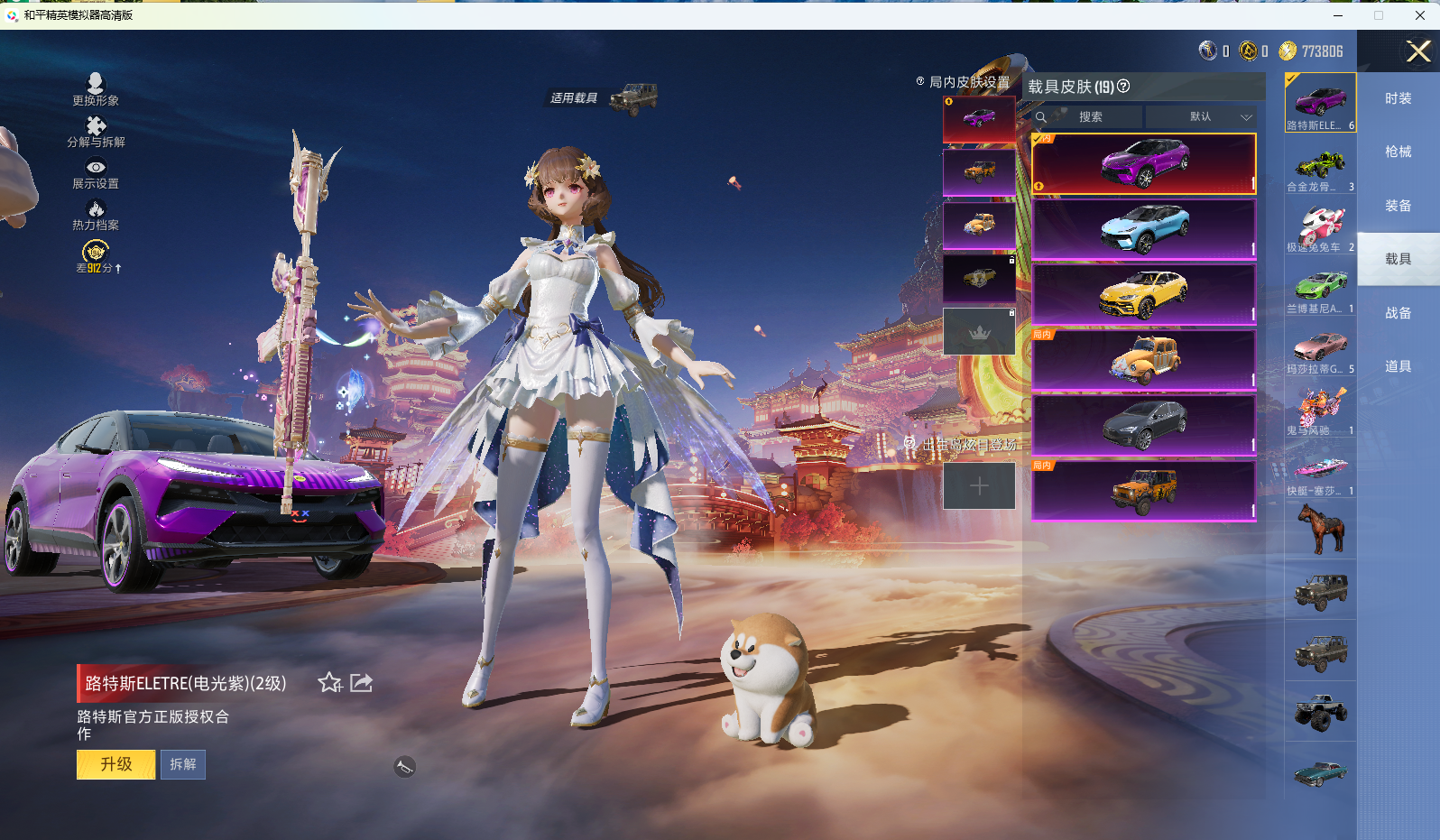Open 更换形象 change appearance

[x=96, y=89]
